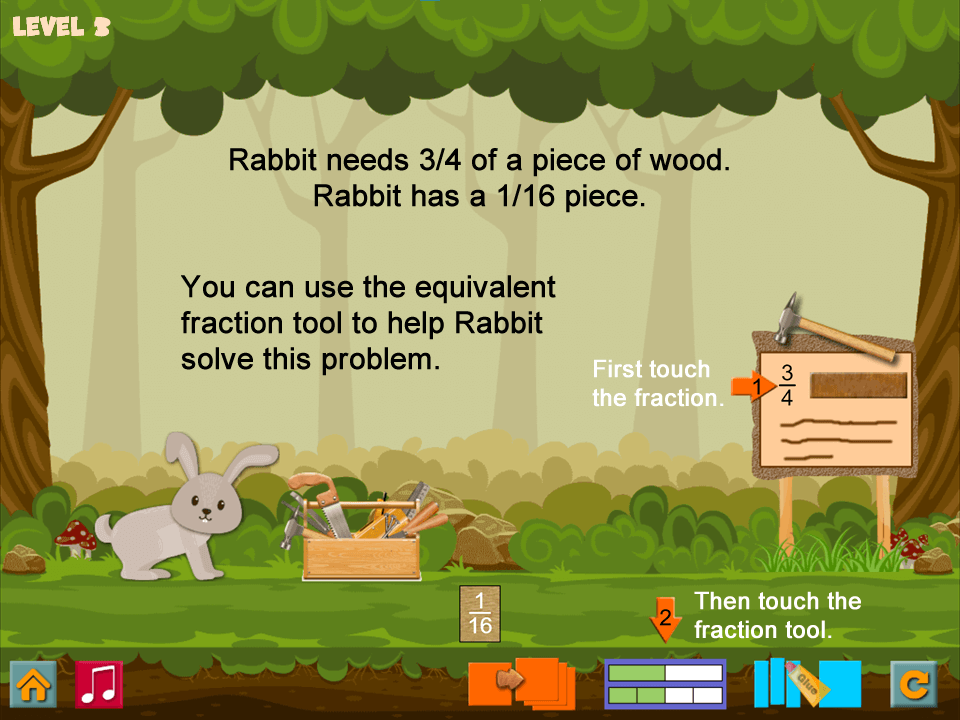Toggle the music note button
This screenshot has width=960, height=720.
click(99, 685)
